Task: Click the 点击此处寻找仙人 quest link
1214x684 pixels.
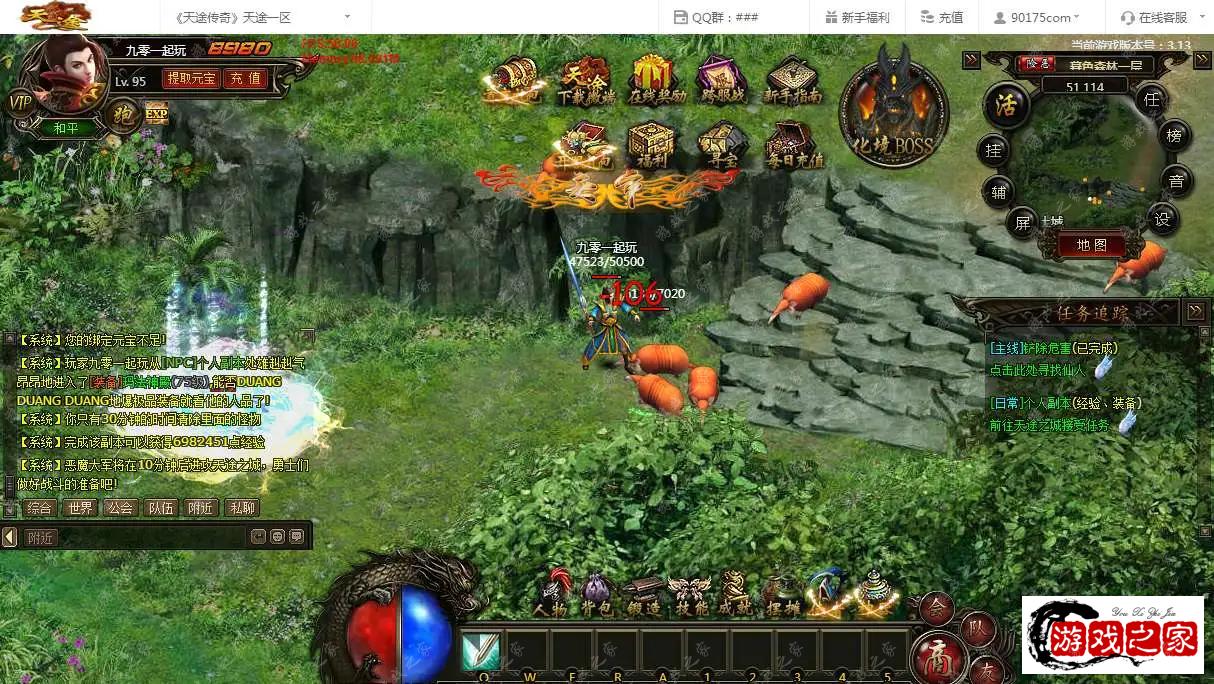Action: pos(1038,370)
